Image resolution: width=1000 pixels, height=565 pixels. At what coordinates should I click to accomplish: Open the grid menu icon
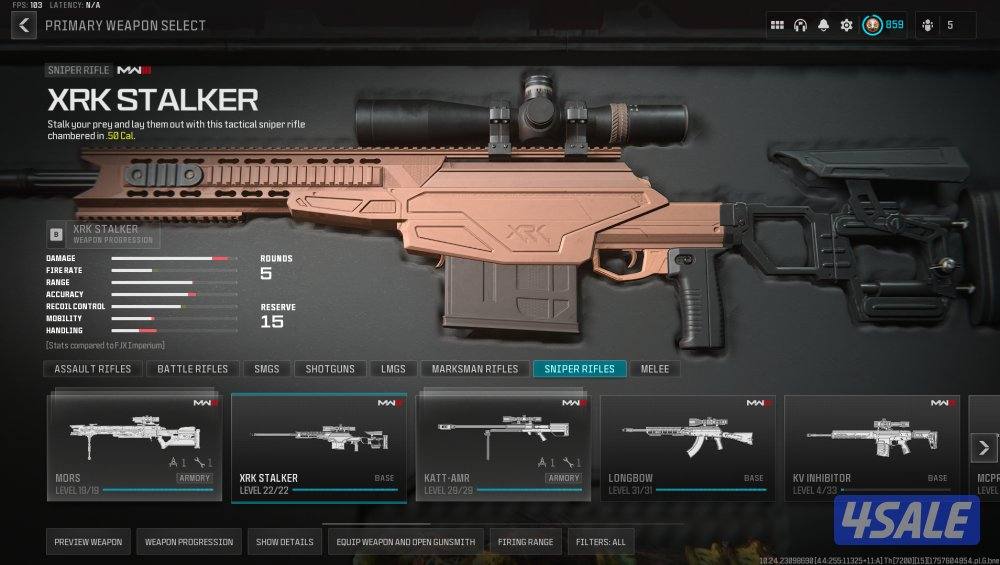click(777, 25)
